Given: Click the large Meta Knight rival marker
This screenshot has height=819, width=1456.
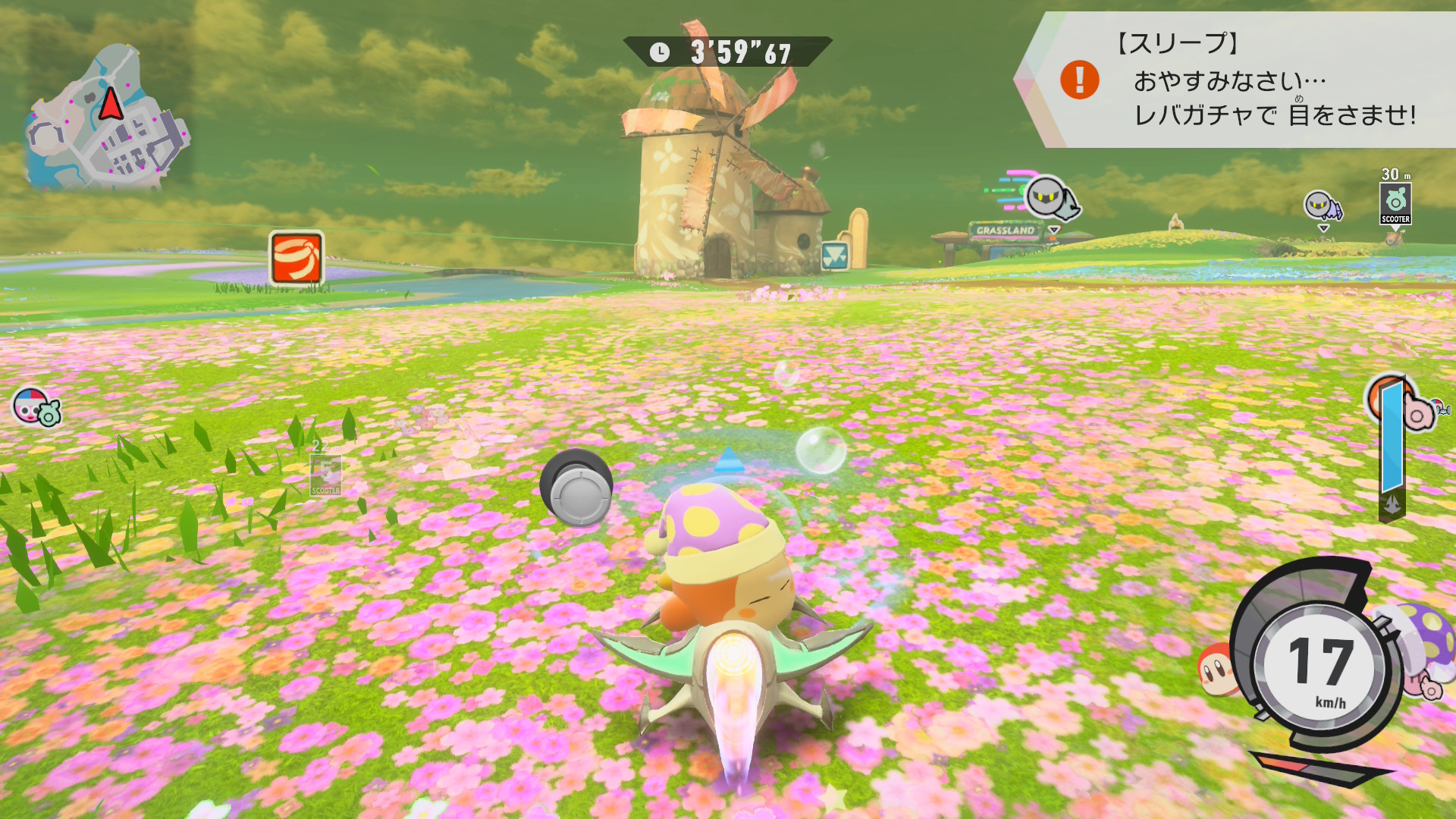Looking at the screenshot, I should point(1051,197).
